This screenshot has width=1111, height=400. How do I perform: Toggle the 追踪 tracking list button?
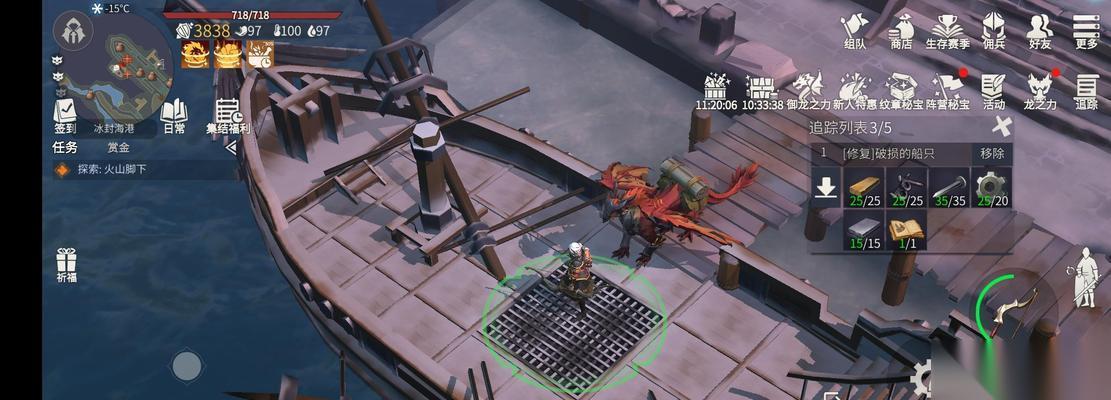[1086, 90]
